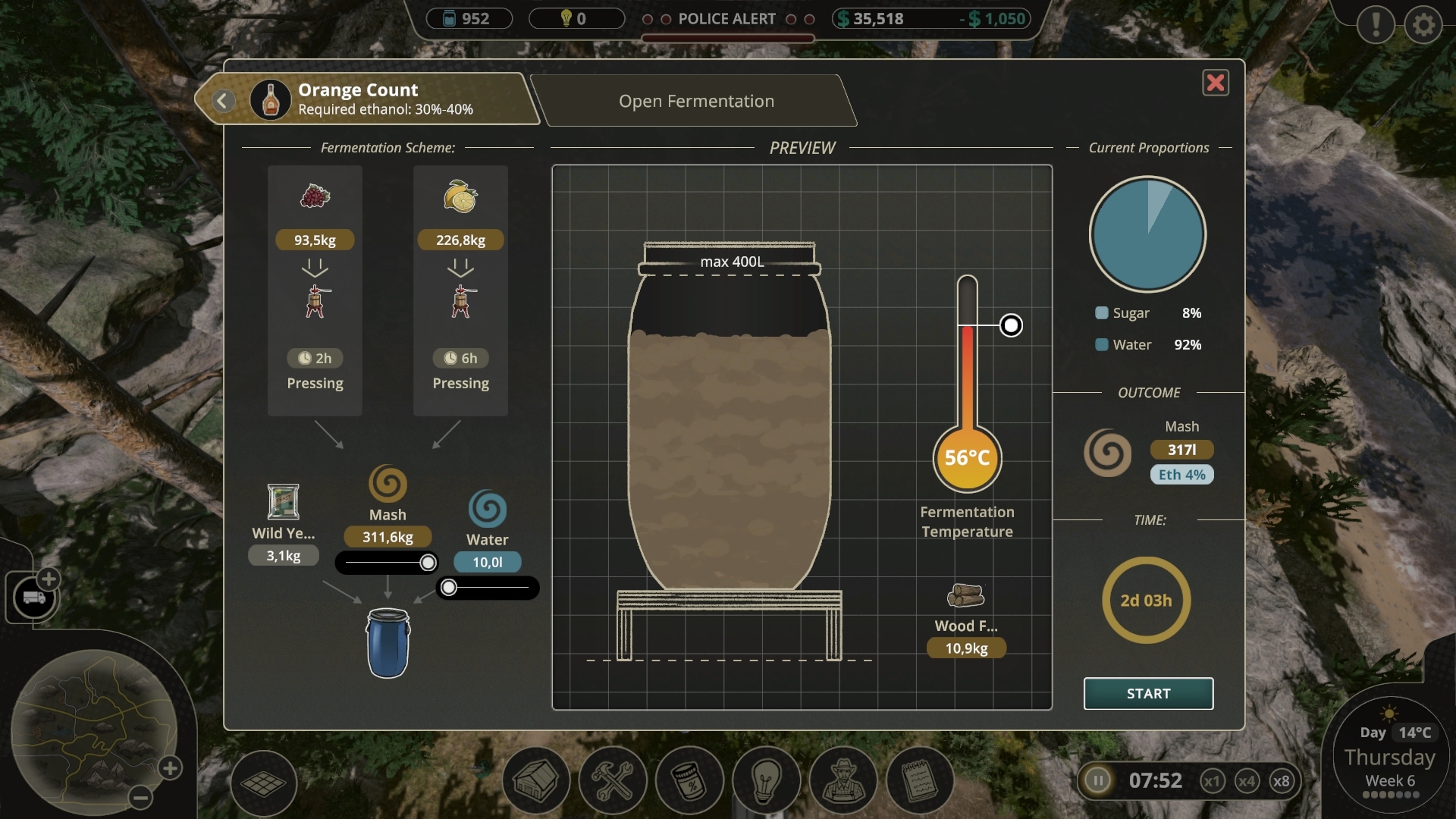Click the hammer and wrench tools icon
The height and width of the screenshot is (819, 1456).
coord(612,780)
